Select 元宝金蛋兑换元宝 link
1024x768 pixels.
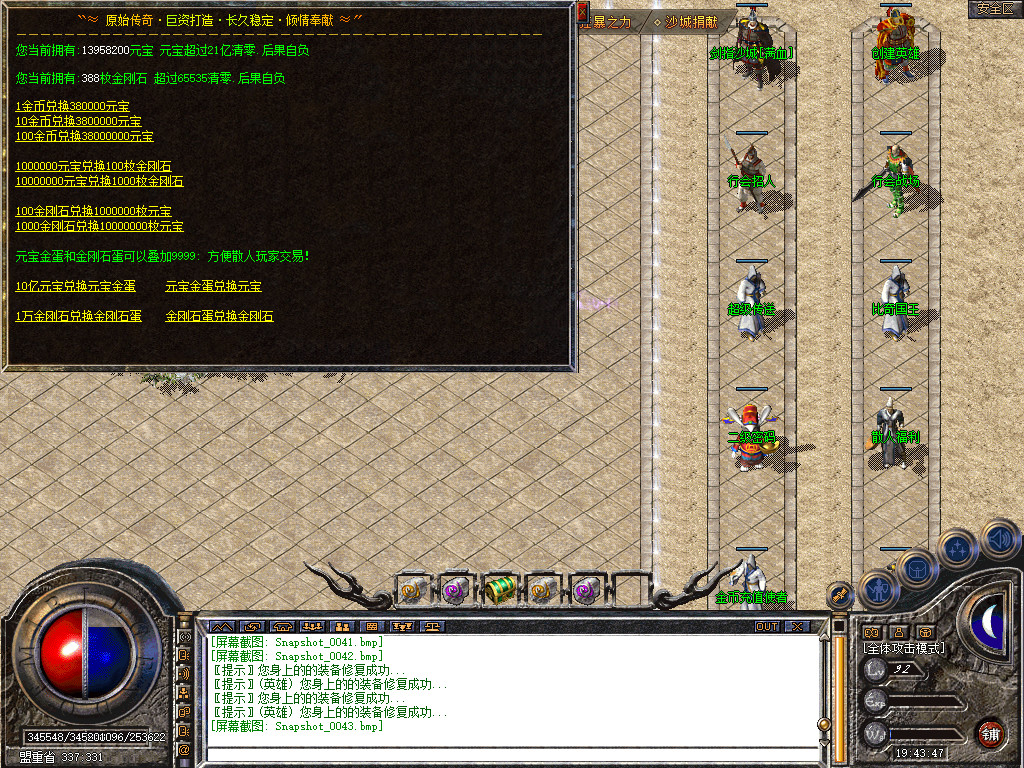pos(213,286)
